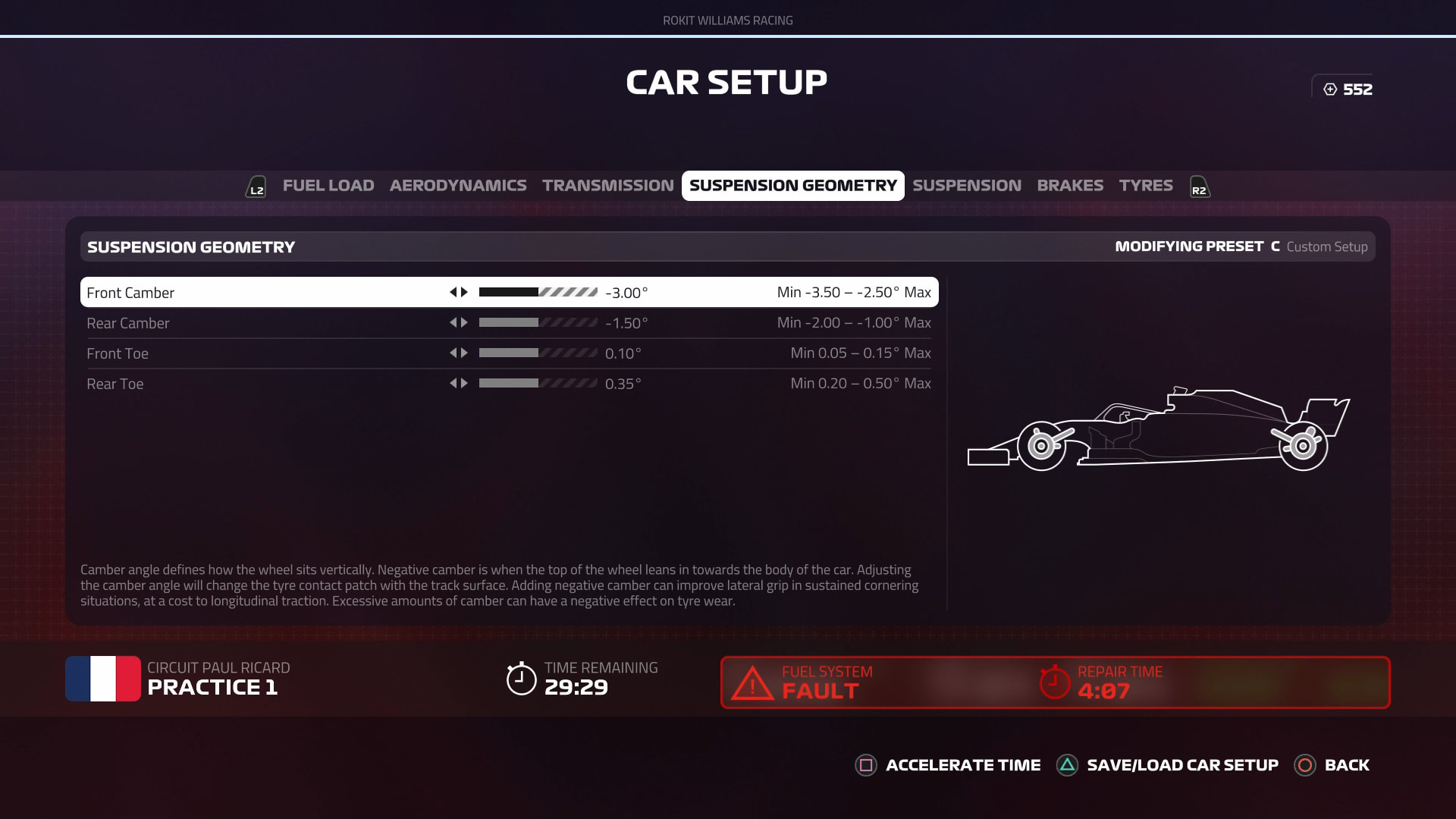Adjust the Front Camber slider bar
1456x819 pixels.
(538, 292)
